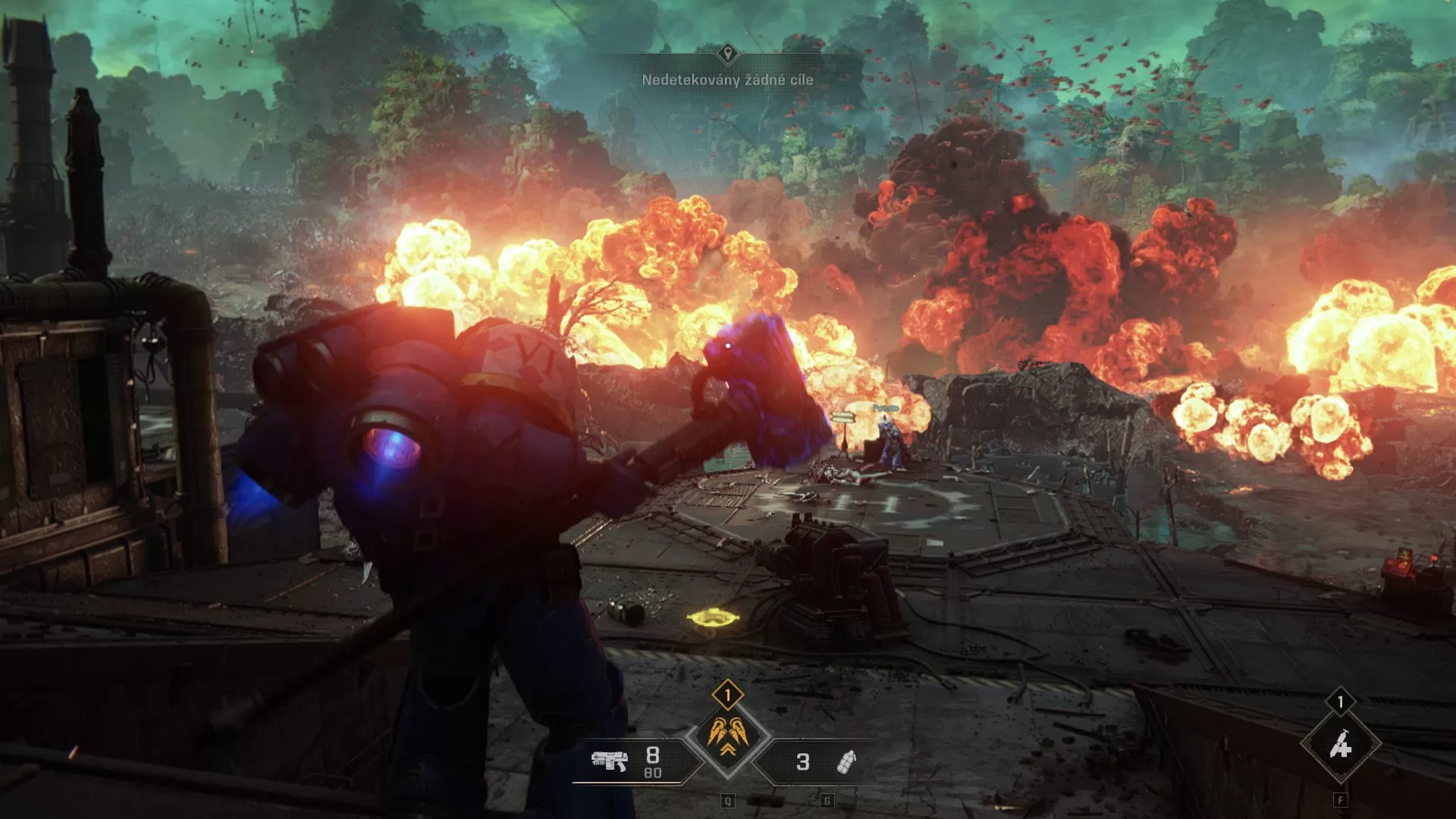The image size is (1456, 819).
Task: Click the diamond charge counter showing 1
Action: pyautogui.click(x=728, y=694)
